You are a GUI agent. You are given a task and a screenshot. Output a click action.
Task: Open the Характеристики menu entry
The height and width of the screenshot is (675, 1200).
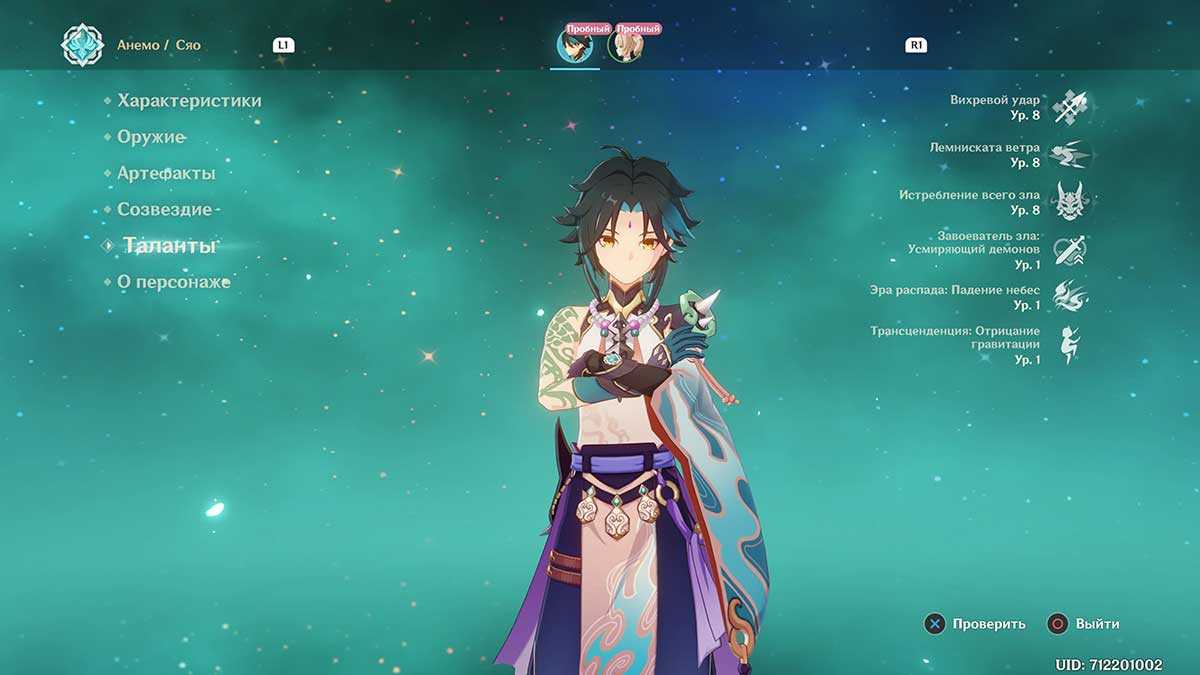point(189,101)
